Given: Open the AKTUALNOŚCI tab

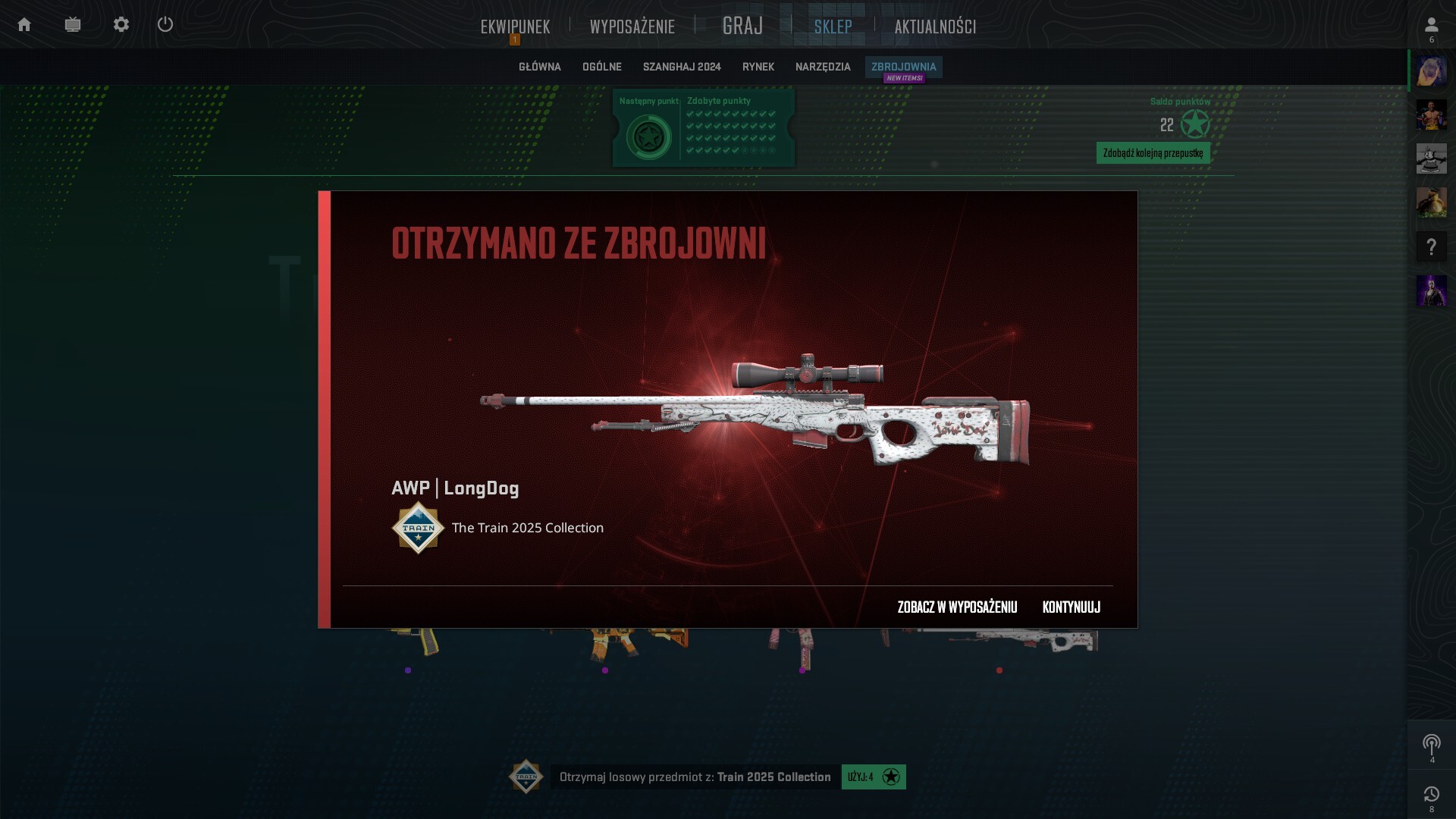Looking at the screenshot, I should coord(935,27).
